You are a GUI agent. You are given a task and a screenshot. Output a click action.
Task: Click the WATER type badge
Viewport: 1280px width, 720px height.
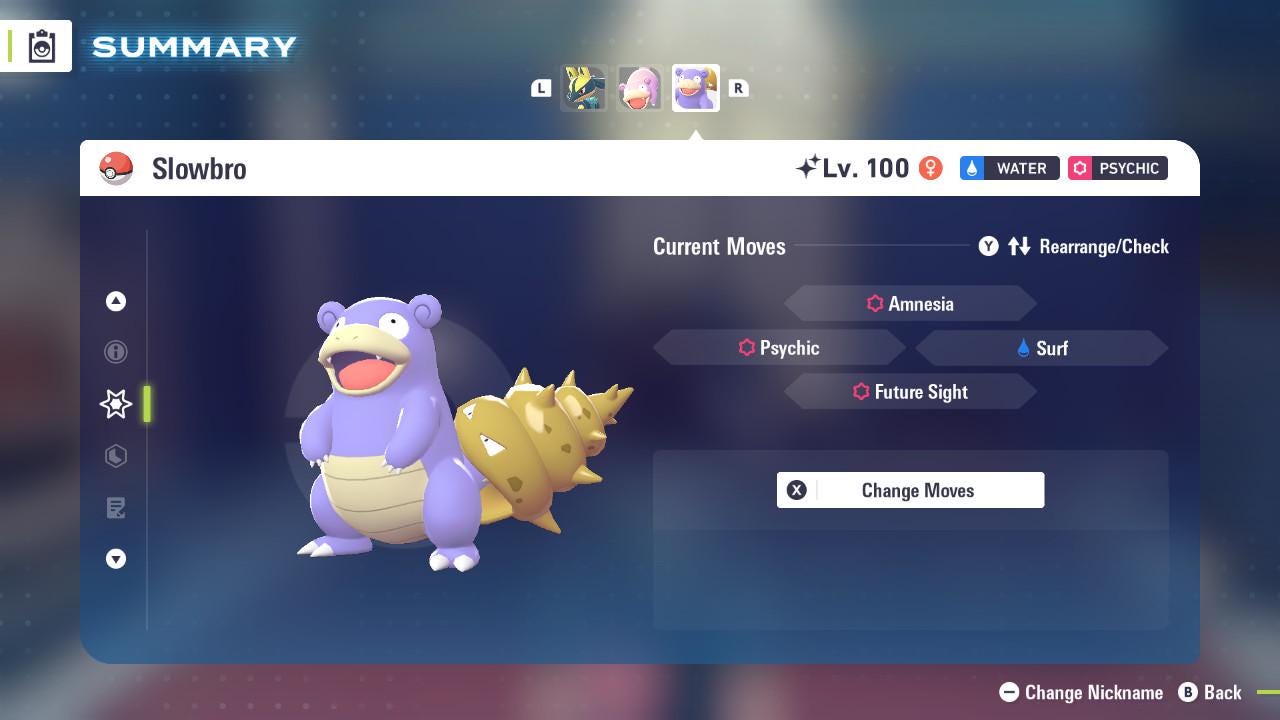coord(1009,168)
